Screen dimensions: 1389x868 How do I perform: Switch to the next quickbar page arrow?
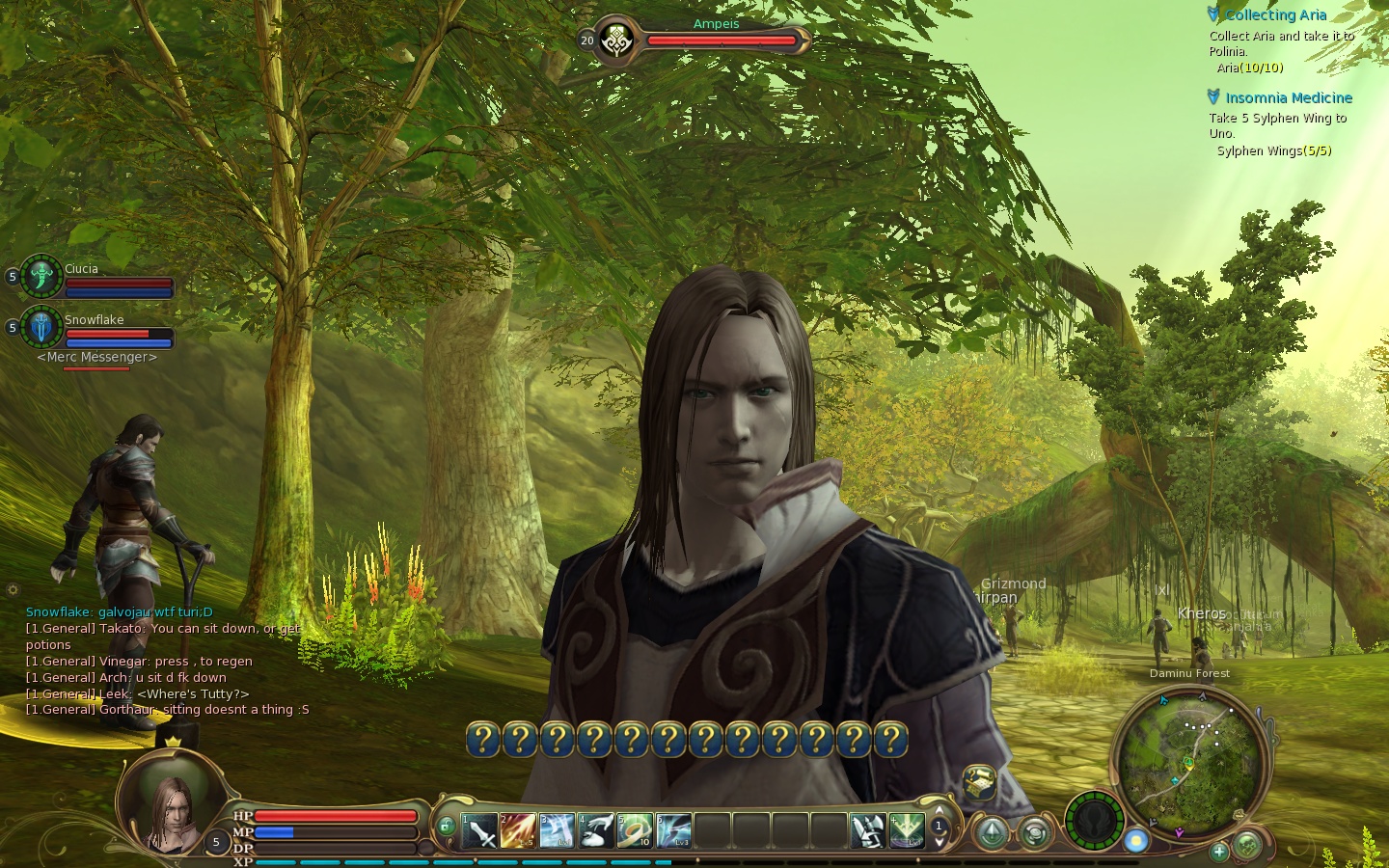(x=939, y=842)
